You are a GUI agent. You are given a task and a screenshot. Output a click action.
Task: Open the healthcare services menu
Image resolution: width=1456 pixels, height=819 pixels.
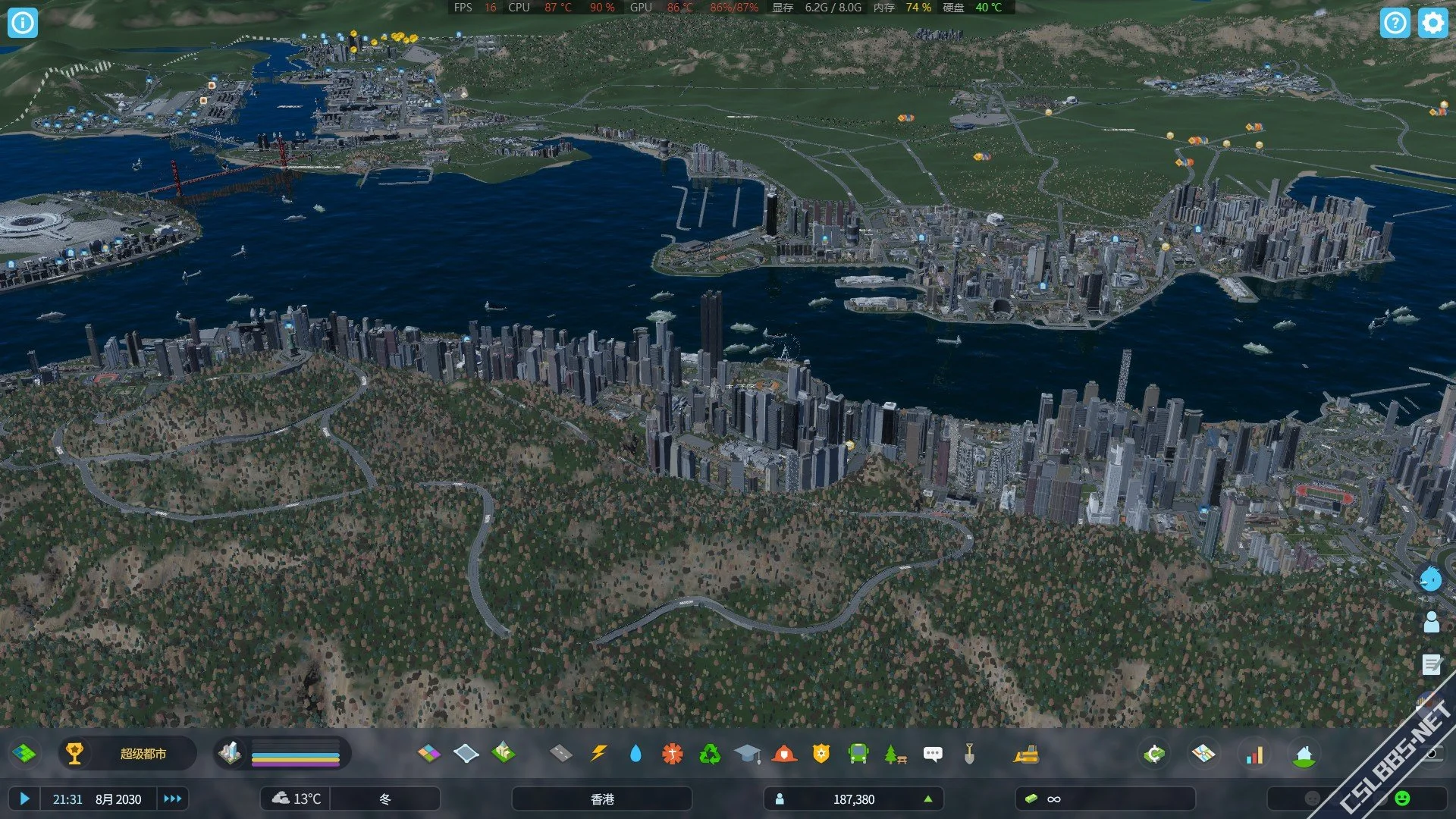point(673,754)
